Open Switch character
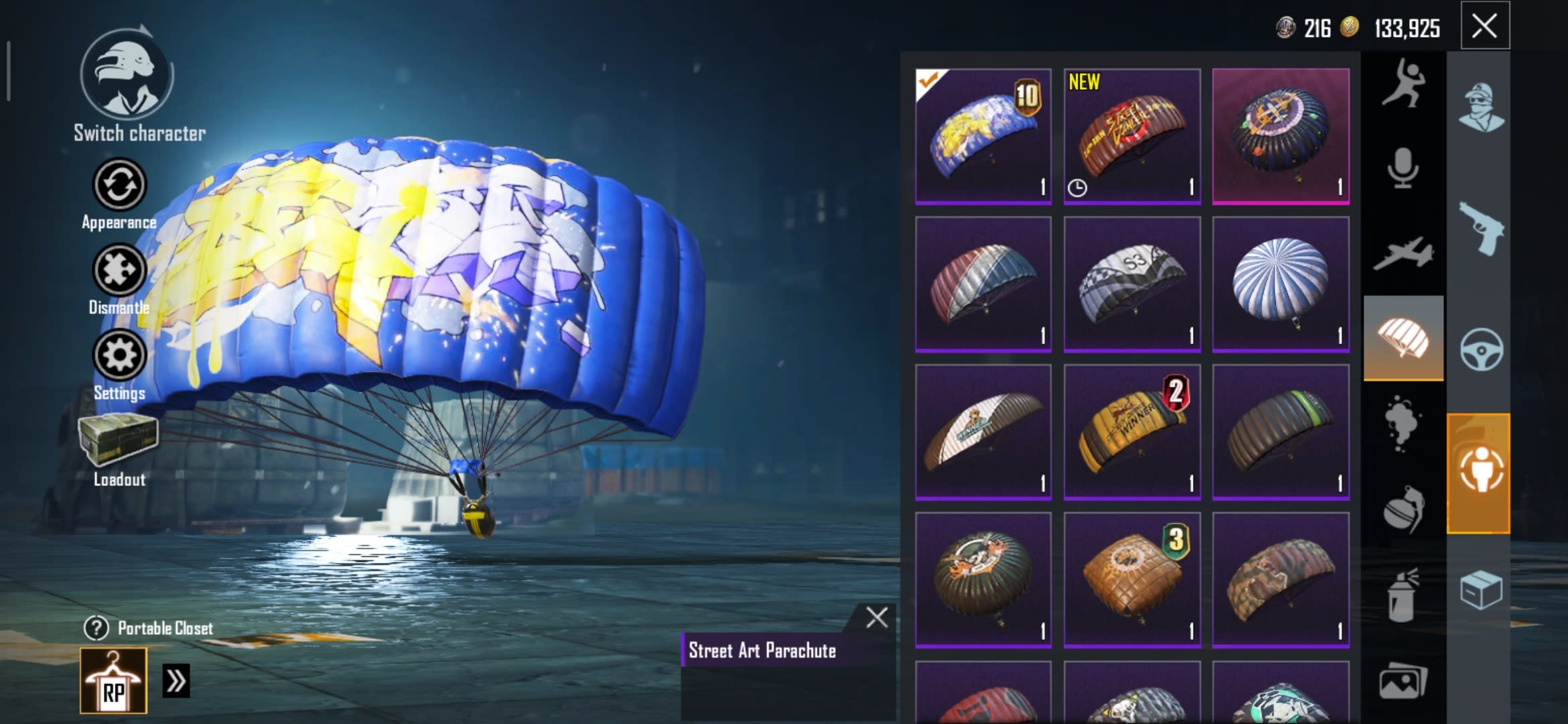 (x=127, y=75)
